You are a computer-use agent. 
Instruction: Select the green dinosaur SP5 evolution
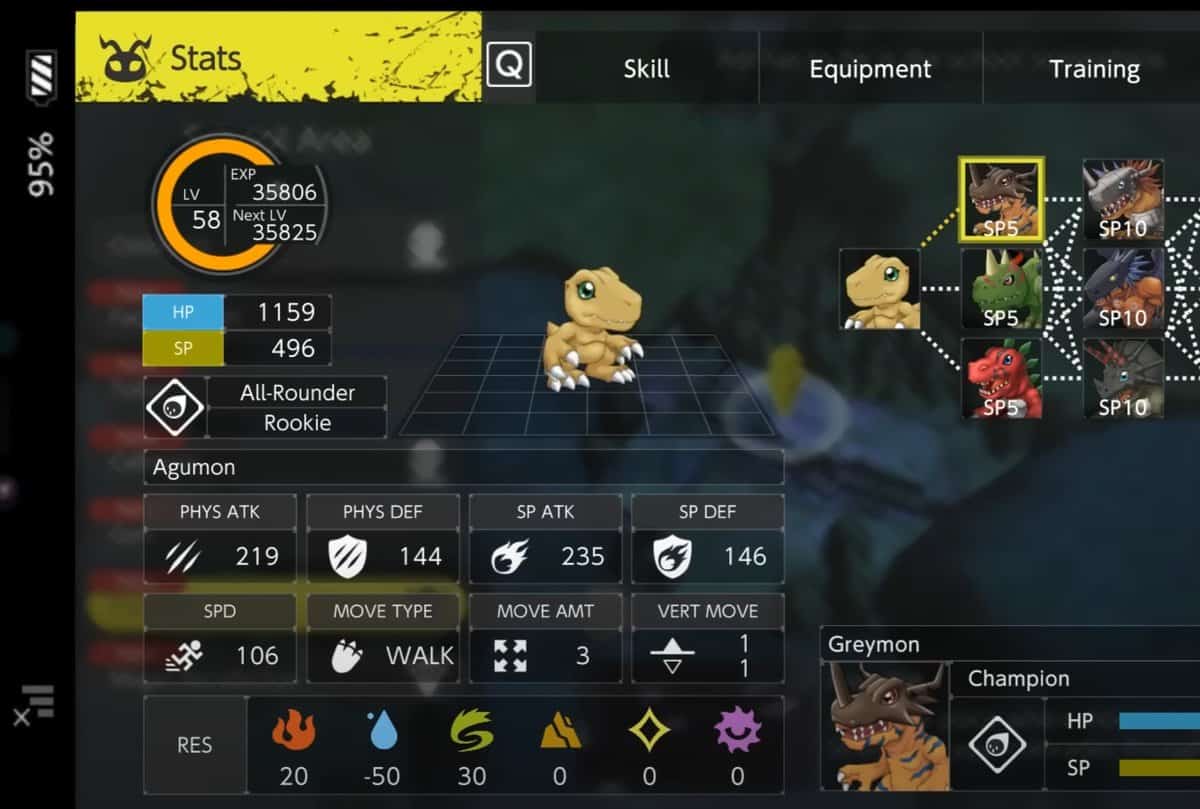point(1001,289)
